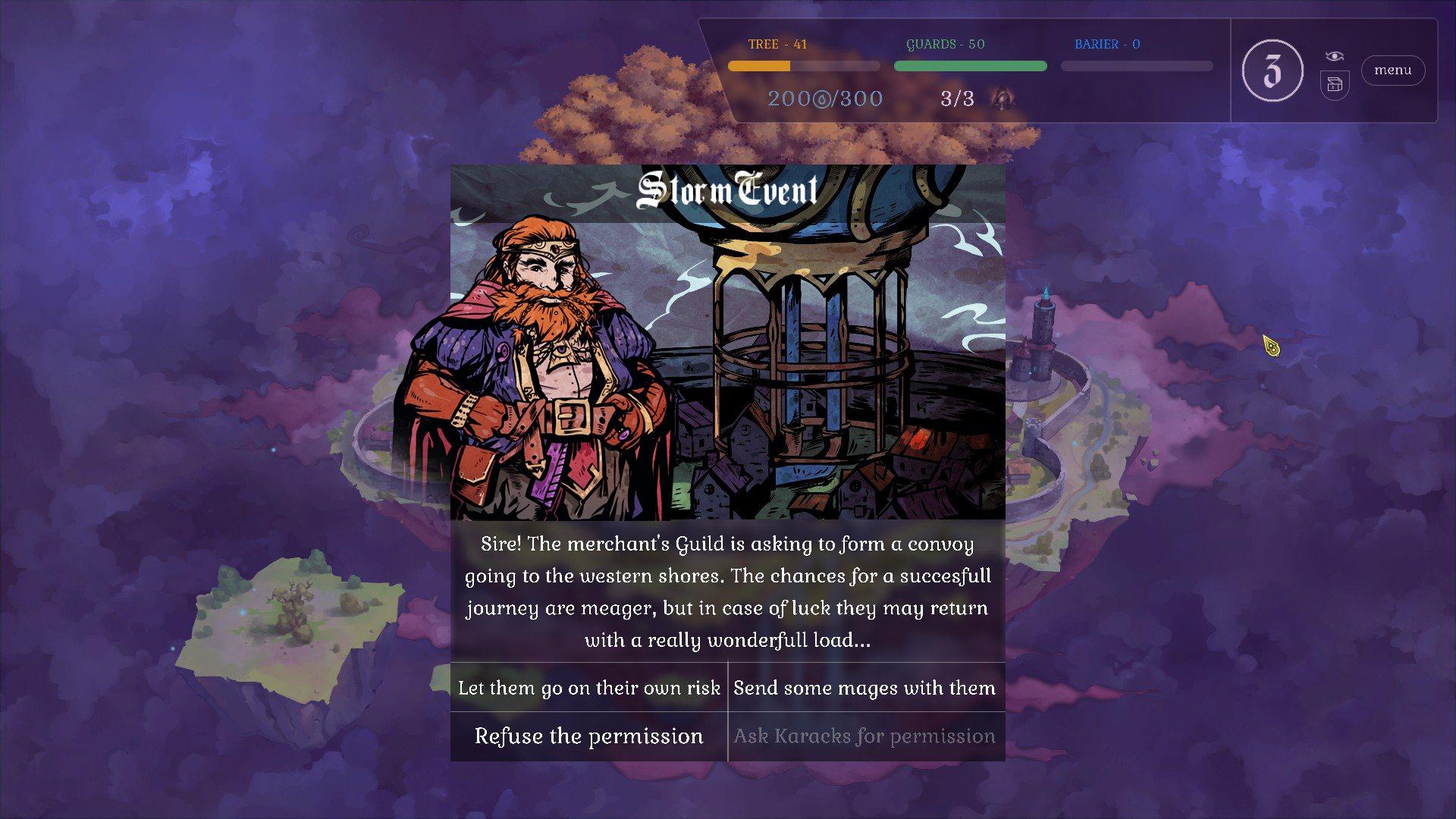Open the menu button
This screenshot has height=819, width=1456.
[1392, 71]
